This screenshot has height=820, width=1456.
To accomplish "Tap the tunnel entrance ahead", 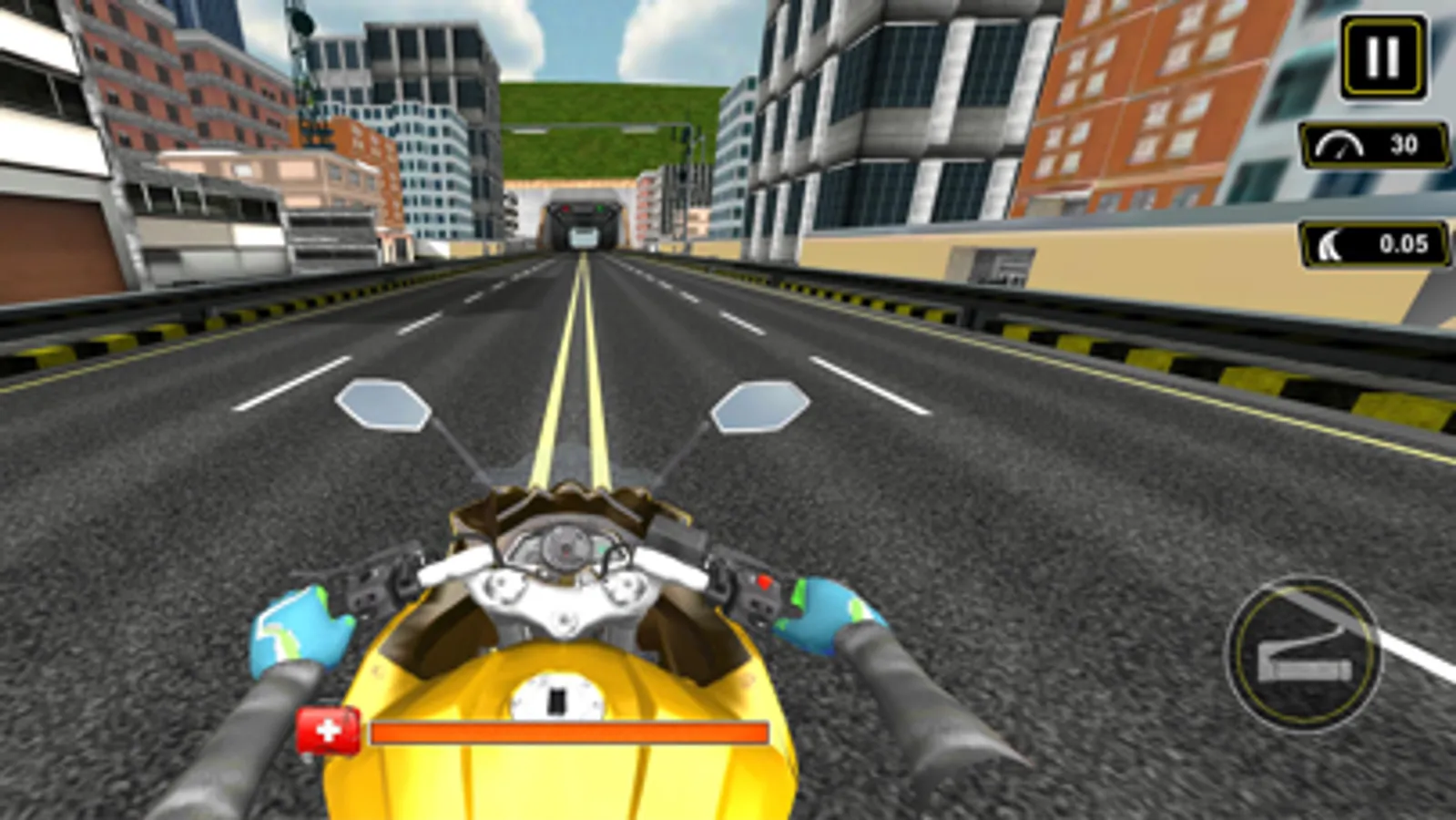I will pyautogui.click(x=583, y=217).
